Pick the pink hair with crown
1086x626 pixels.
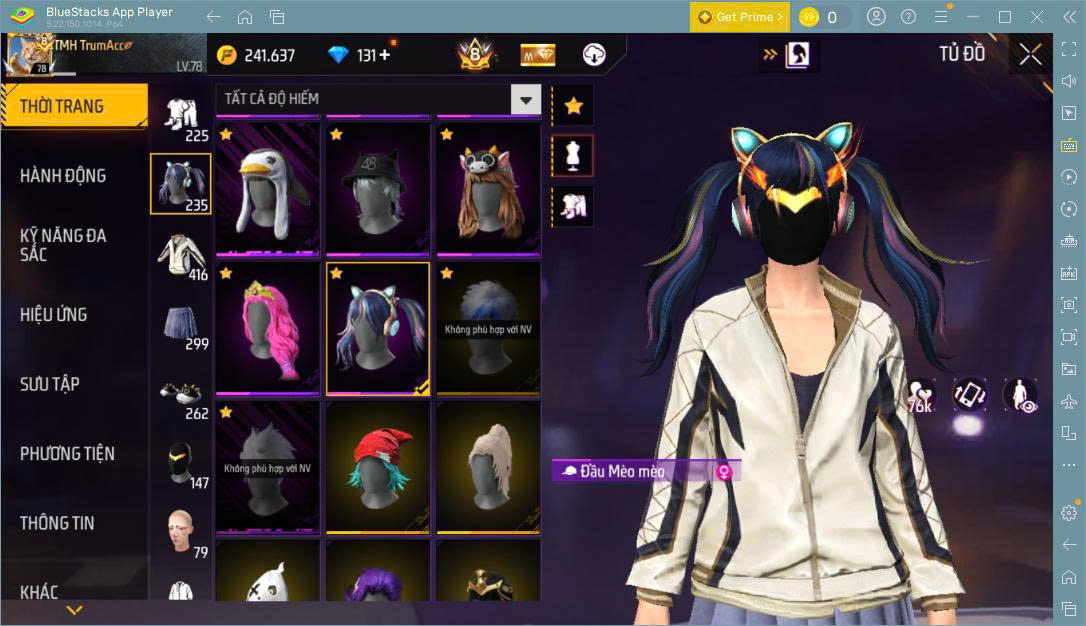pyautogui.click(x=267, y=328)
